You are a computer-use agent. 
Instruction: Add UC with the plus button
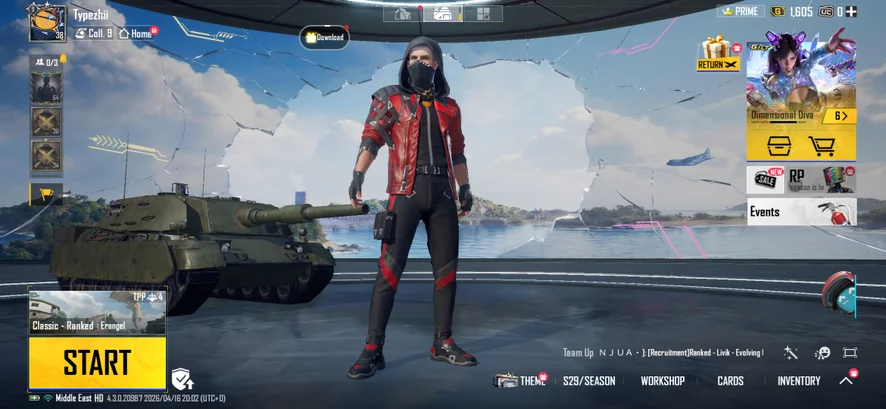[852, 12]
